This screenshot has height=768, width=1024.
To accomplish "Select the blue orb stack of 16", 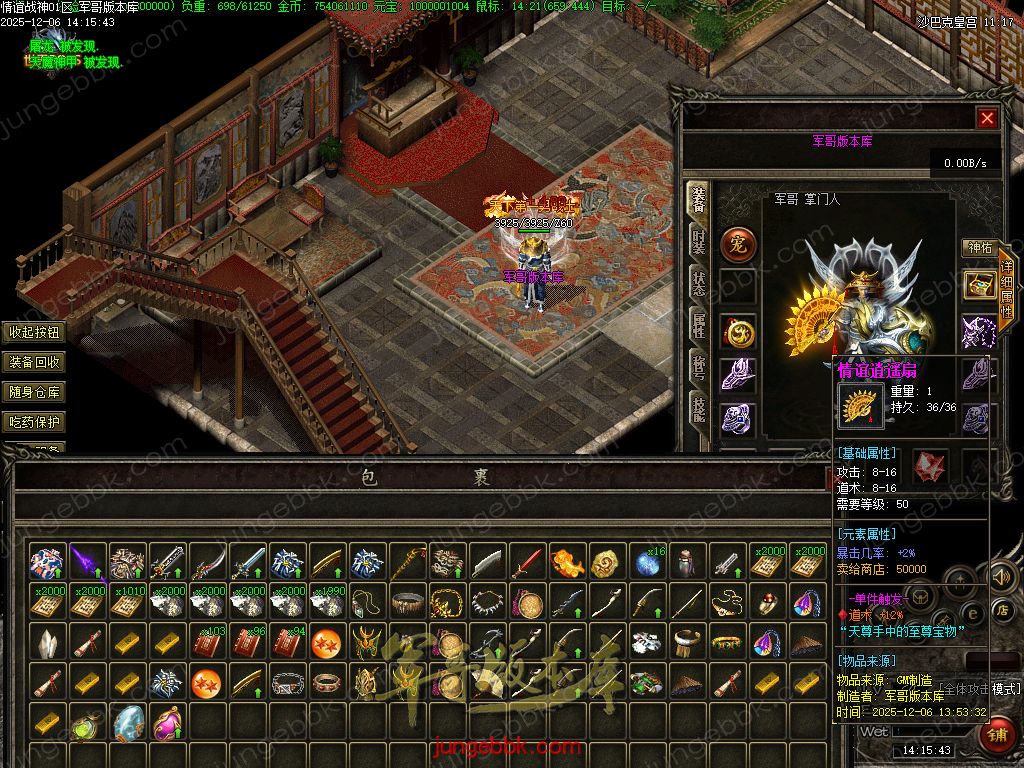I will click(648, 563).
